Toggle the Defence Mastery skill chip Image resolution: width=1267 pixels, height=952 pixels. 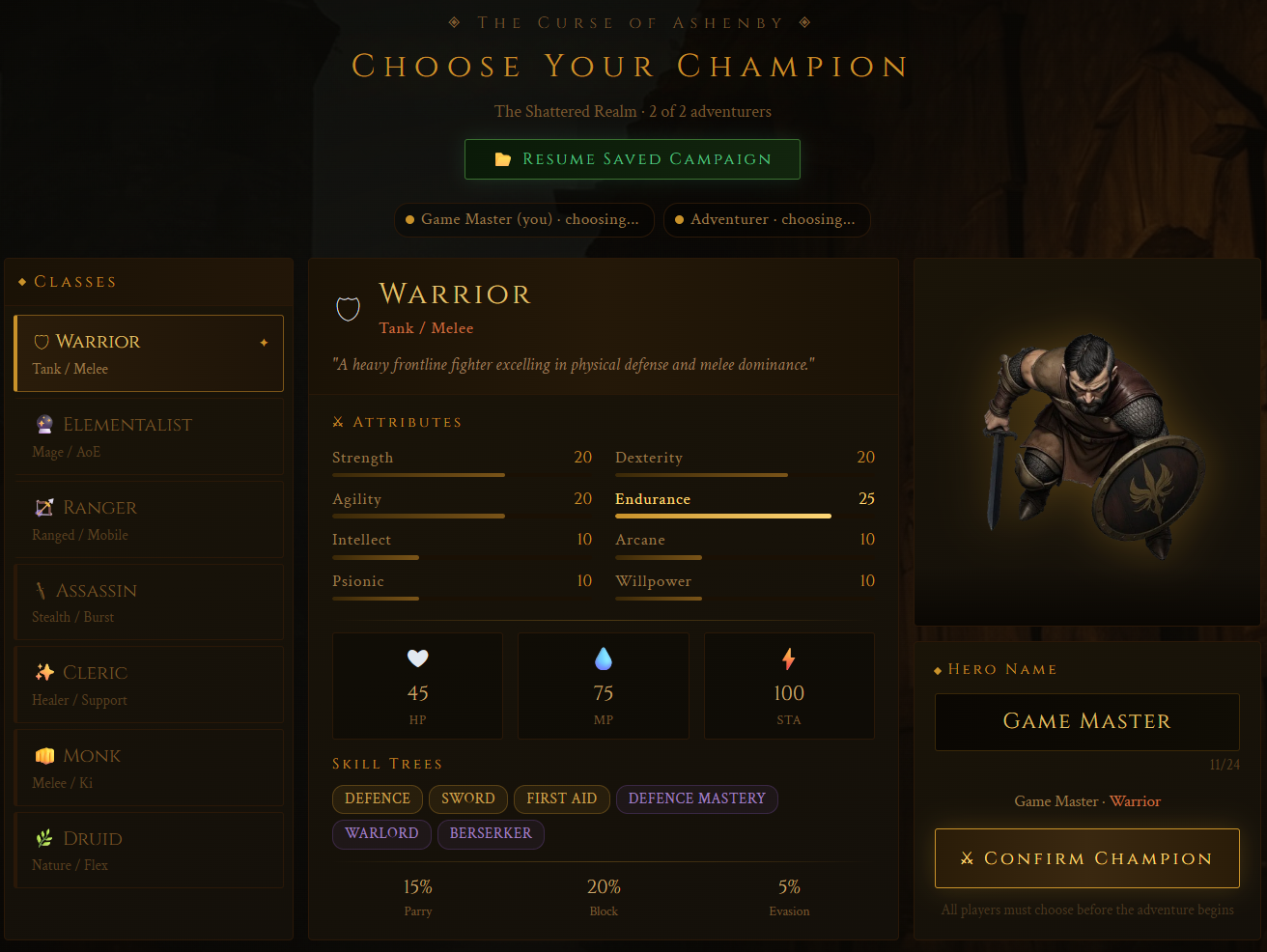coord(696,798)
